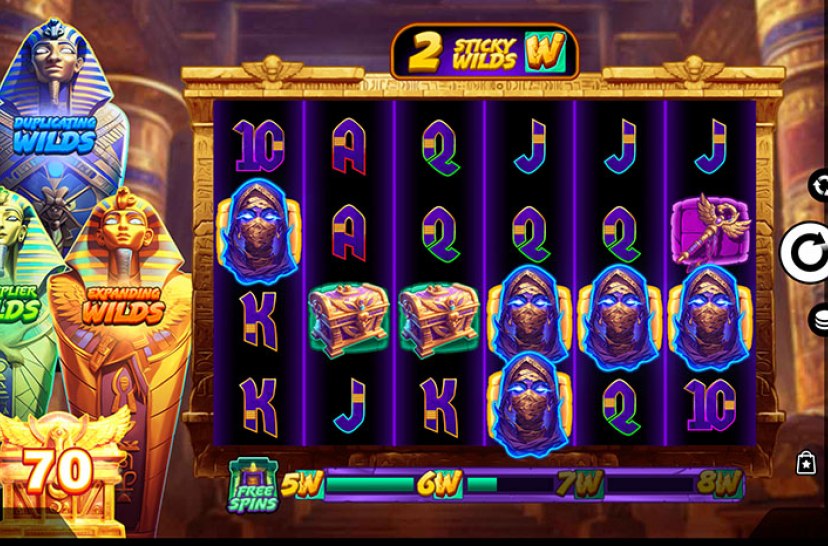The width and height of the screenshot is (828, 546).
Task: Open autoplay with the small looping arrows icon
Action: (819, 186)
